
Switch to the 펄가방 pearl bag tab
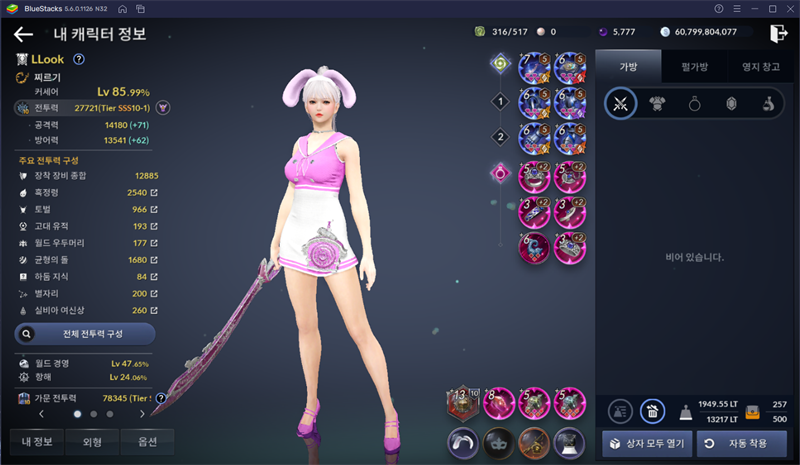(x=694, y=65)
